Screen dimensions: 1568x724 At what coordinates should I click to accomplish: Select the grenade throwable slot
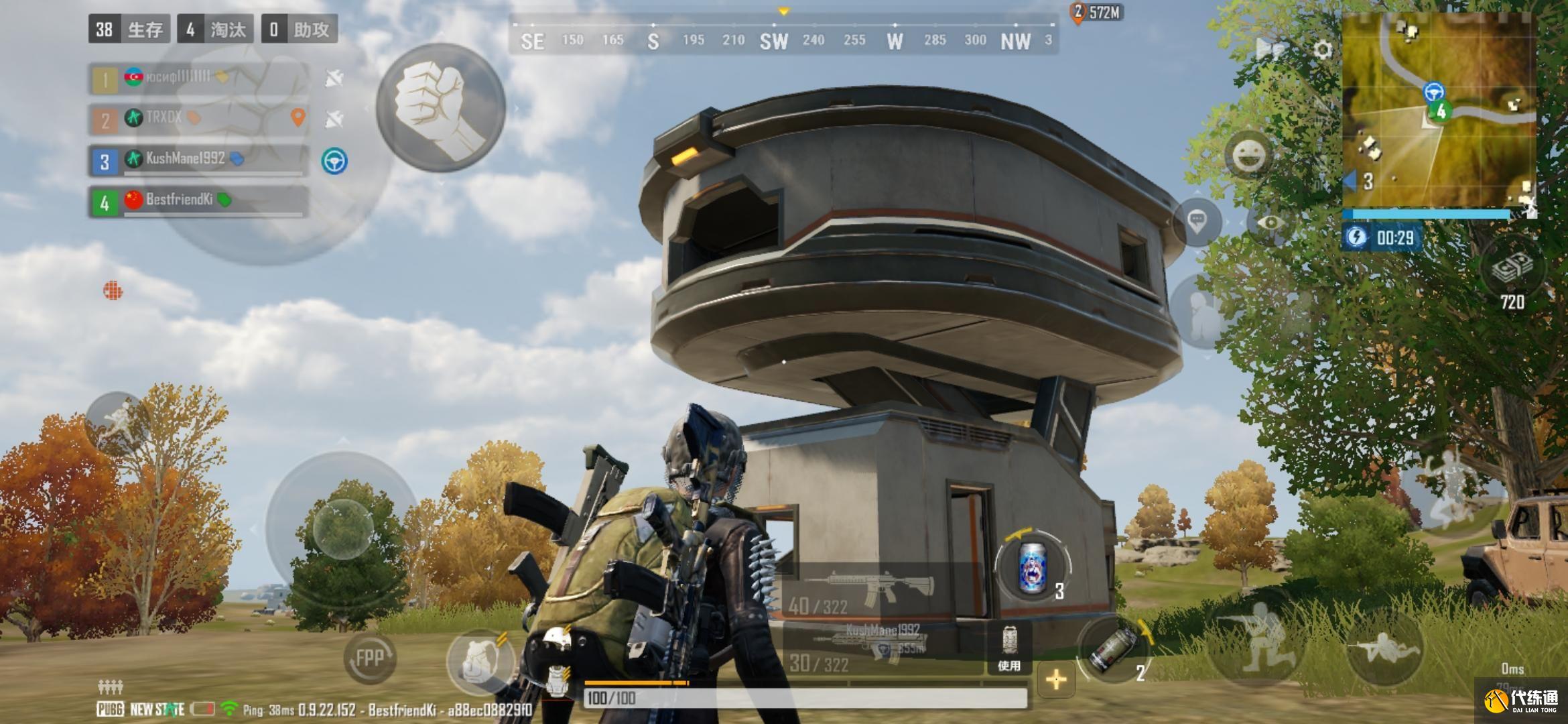pos(1113,649)
